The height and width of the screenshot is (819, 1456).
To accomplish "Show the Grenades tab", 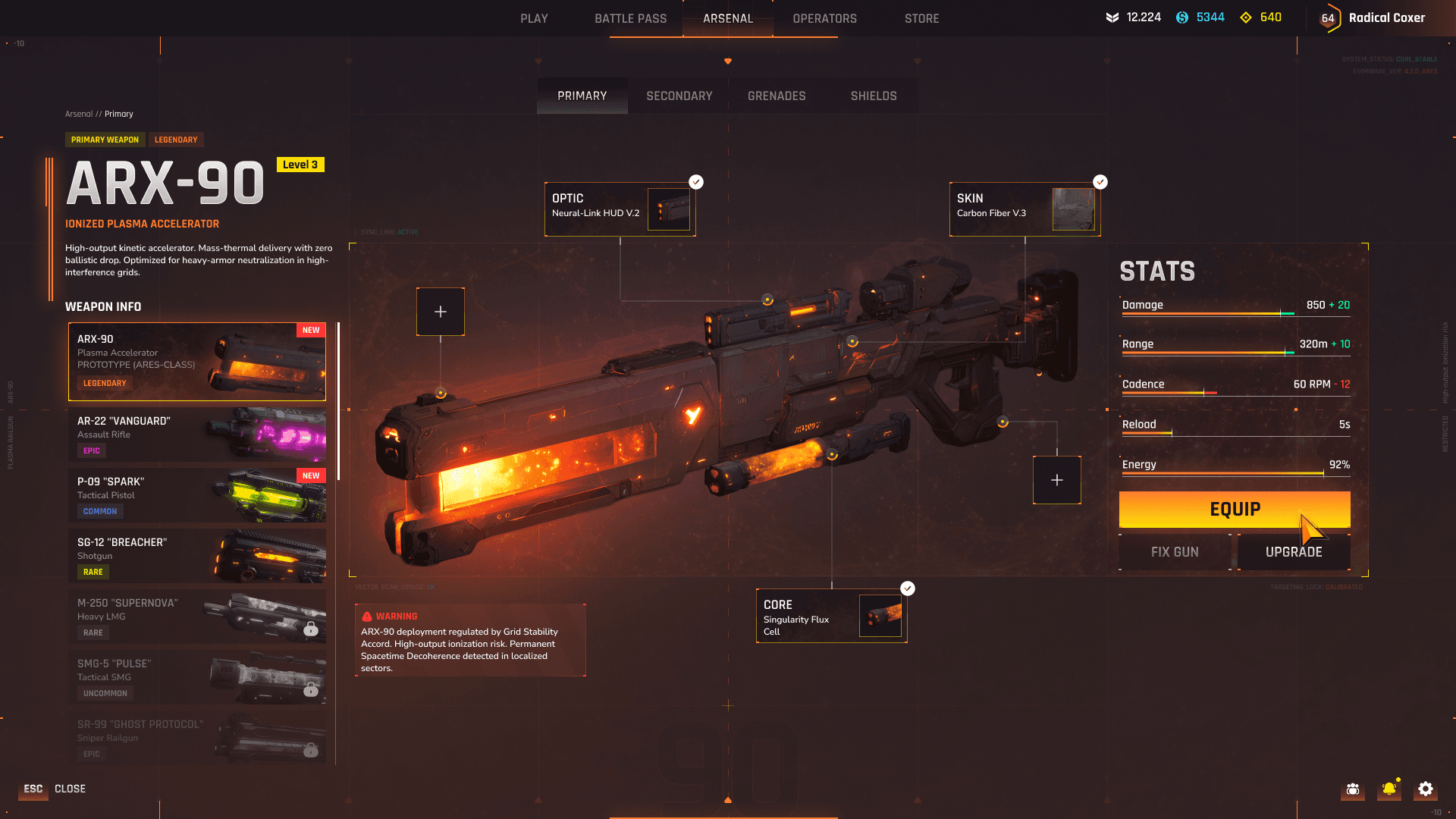I will tap(777, 96).
